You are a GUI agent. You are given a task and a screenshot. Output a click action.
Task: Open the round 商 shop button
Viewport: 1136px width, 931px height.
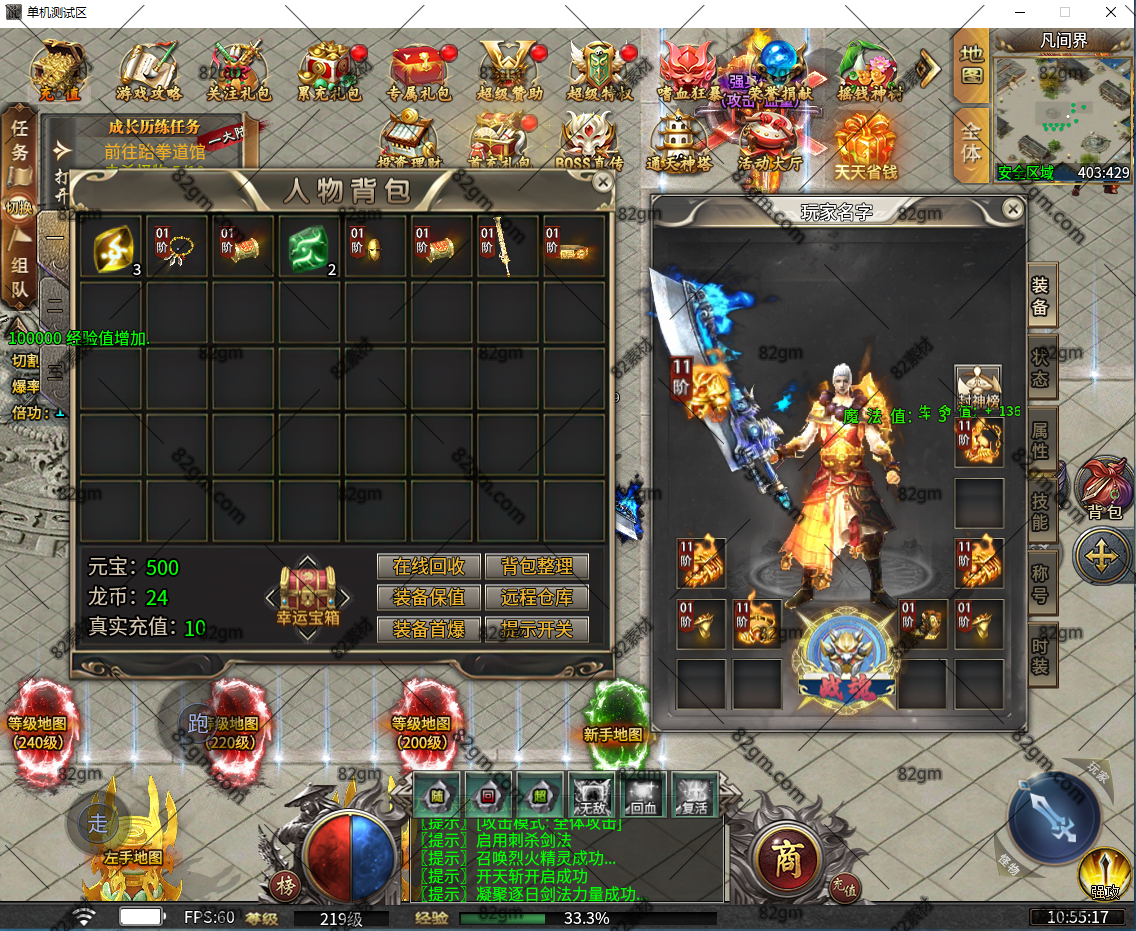click(790, 858)
